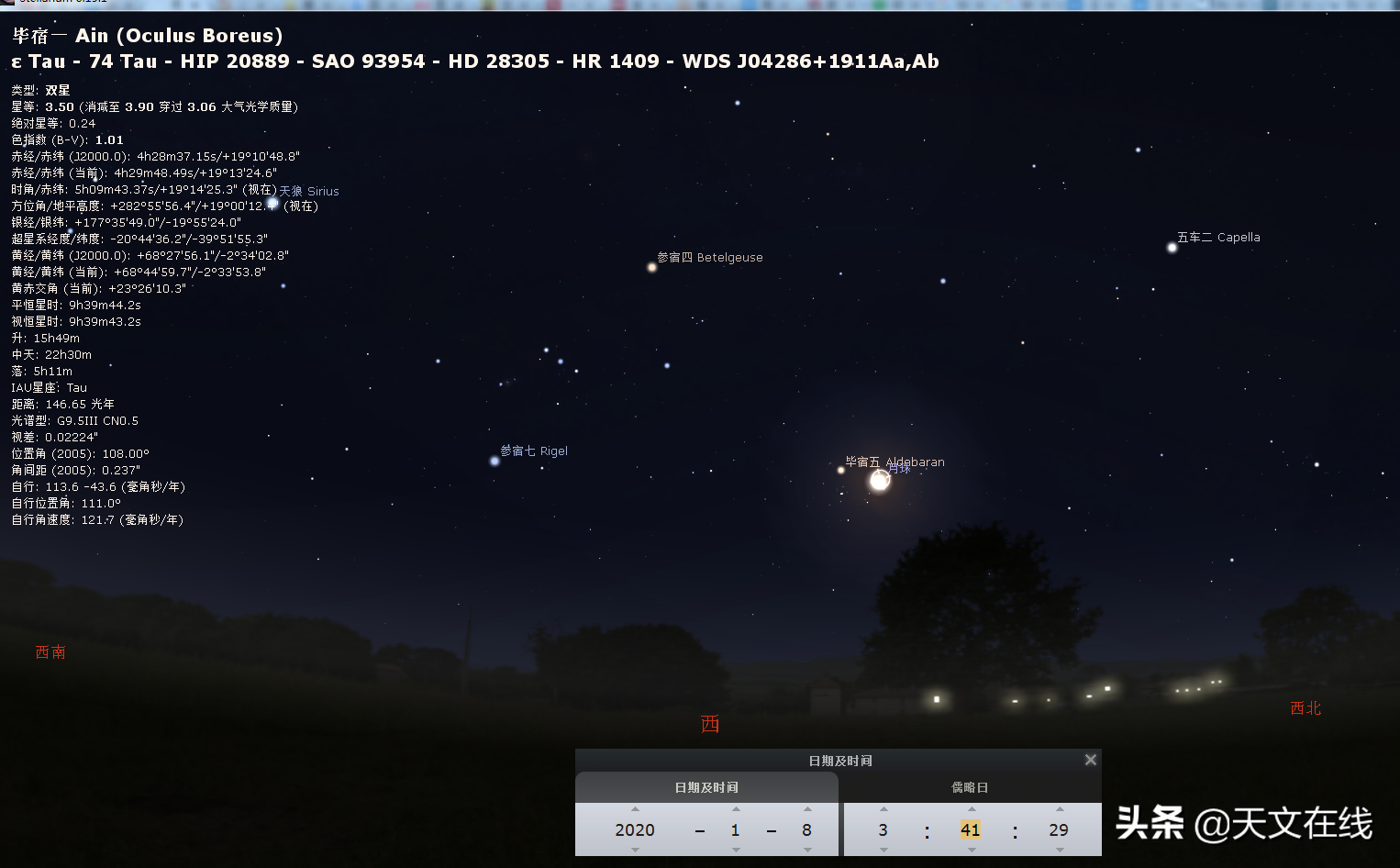Decrement the month using its down arrow

pos(736,850)
